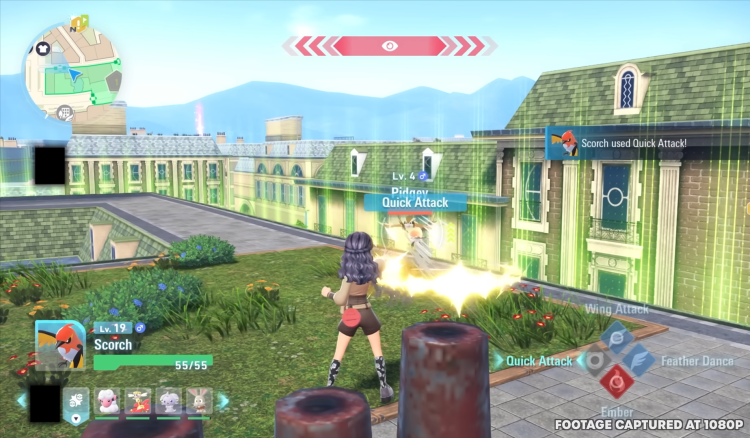This screenshot has width=750, height=438.
Task: Click the building marker on the minimap edge
Action: click(66, 111)
